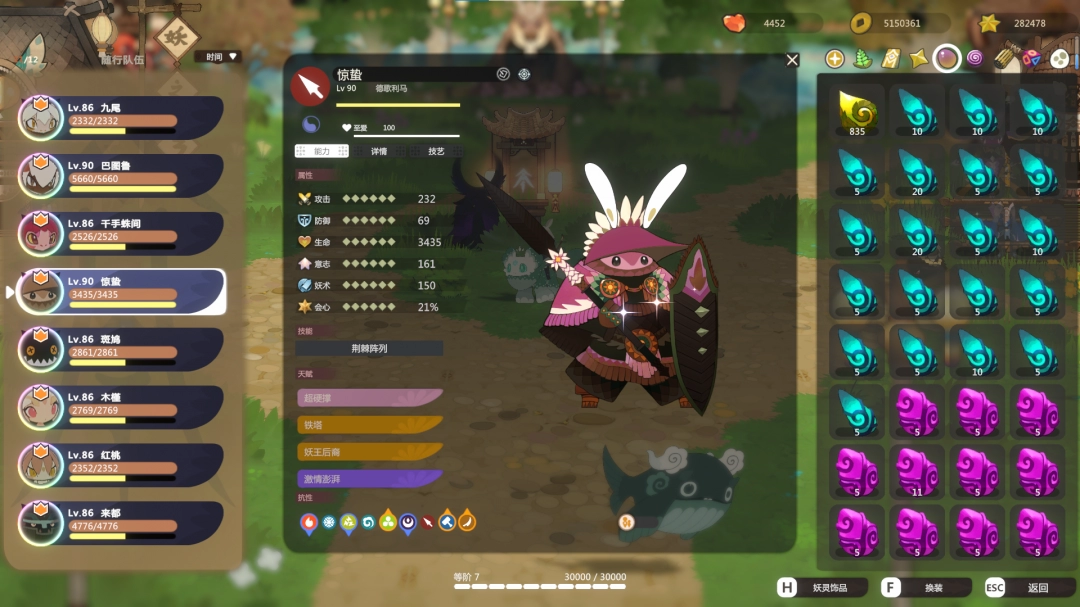Close the character detail panel
The image size is (1080, 607).
[793, 60]
